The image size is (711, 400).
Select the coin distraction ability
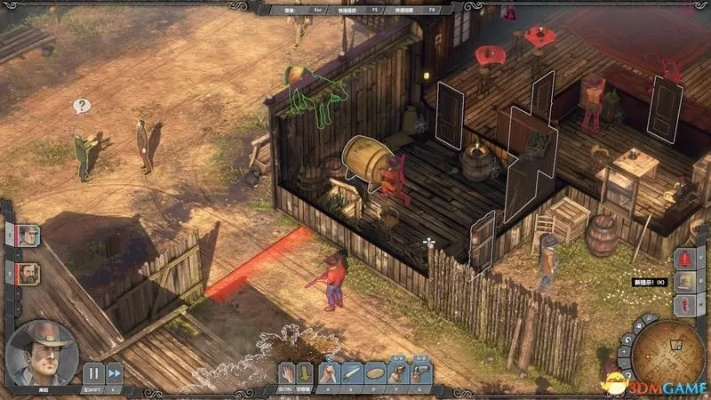tap(374, 373)
